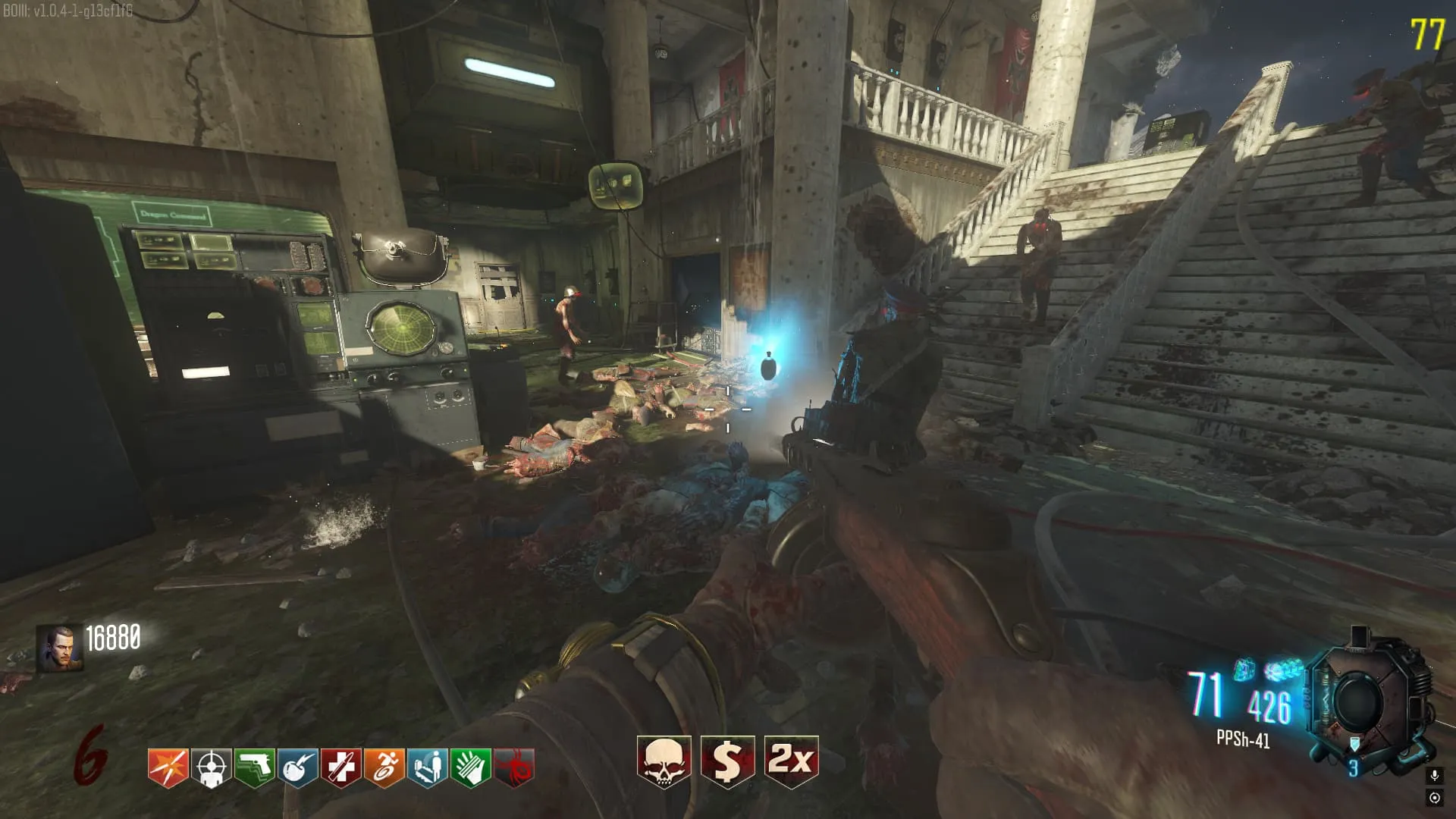Click the glowing trip mine equipment icon
This screenshot has height=819, width=1456.
1244,670
